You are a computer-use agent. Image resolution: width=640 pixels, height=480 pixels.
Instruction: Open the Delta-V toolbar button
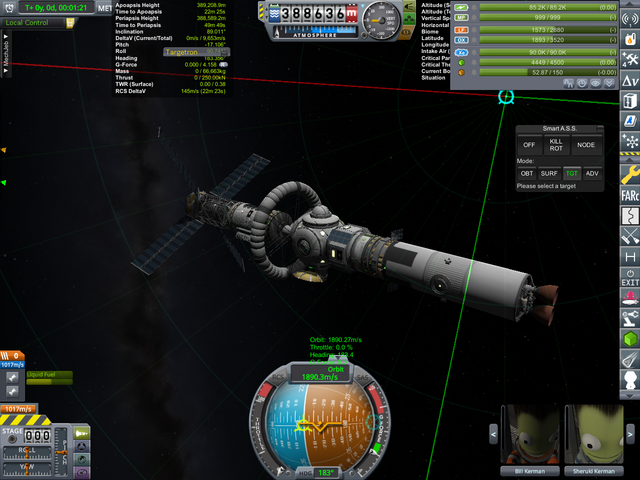tap(630, 79)
